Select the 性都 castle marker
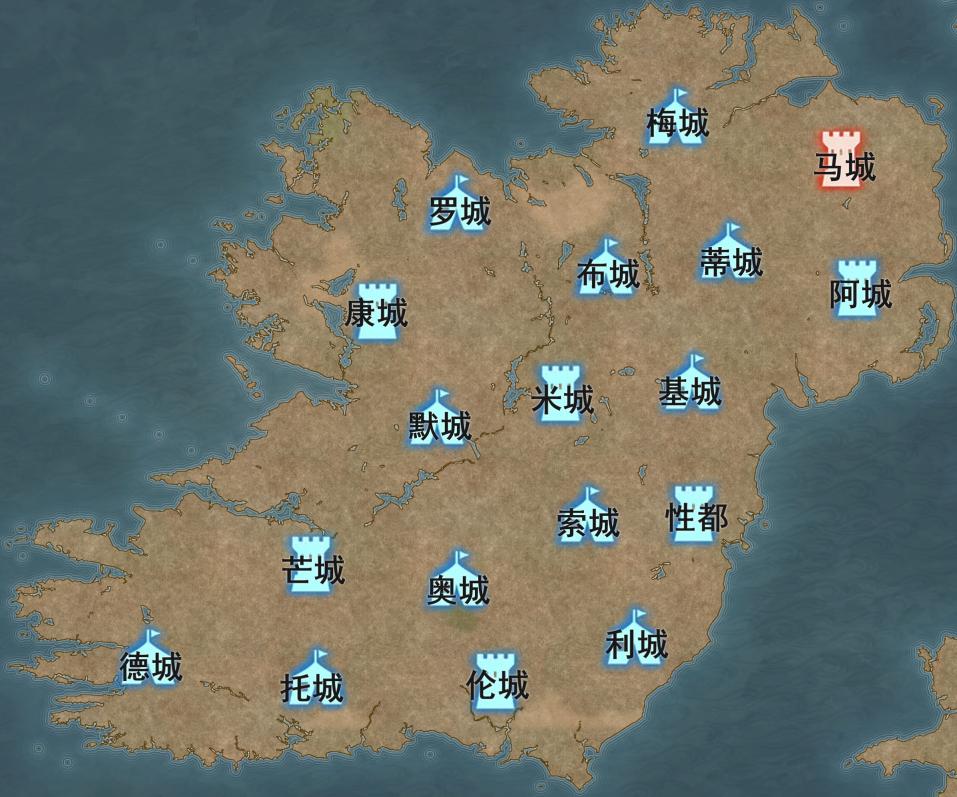The width and height of the screenshot is (957, 797). 694,512
